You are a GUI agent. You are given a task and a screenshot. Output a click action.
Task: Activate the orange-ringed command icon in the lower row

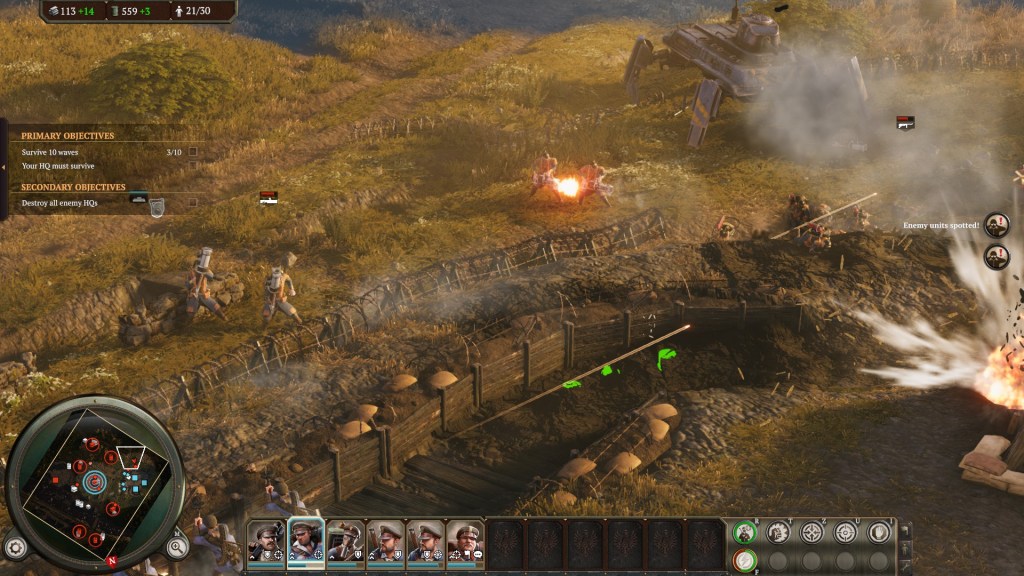click(x=744, y=561)
